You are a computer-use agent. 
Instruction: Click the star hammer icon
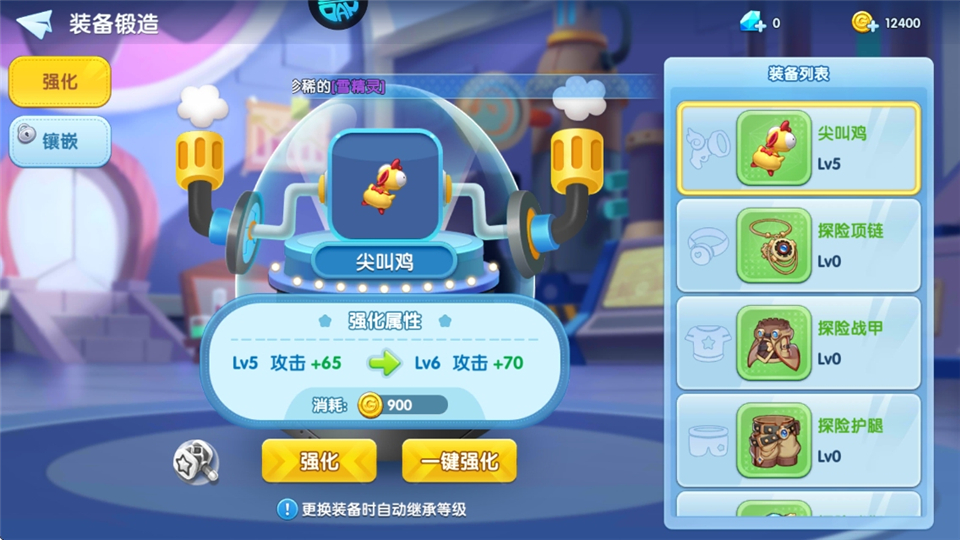[195, 460]
